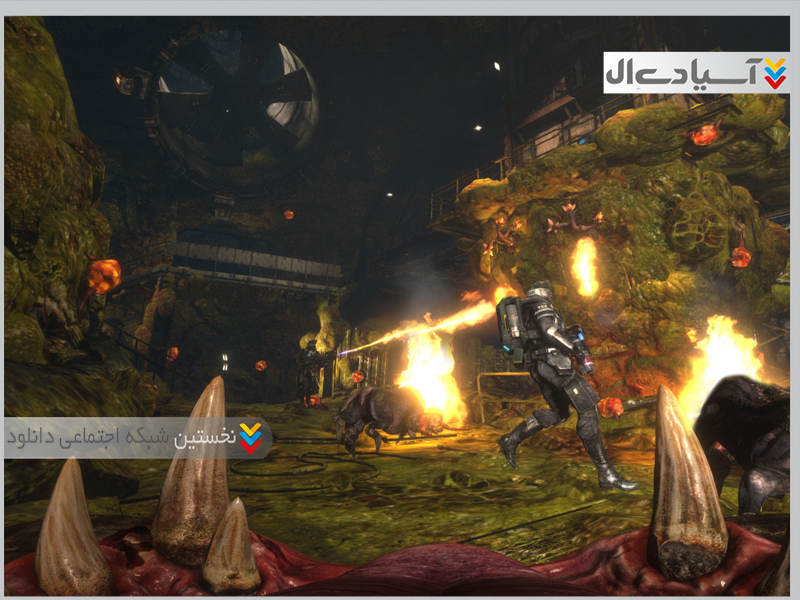Click the Persian download network banner
Image resolution: width=800 pixels, height=600 pixels.
coord(137,437)
